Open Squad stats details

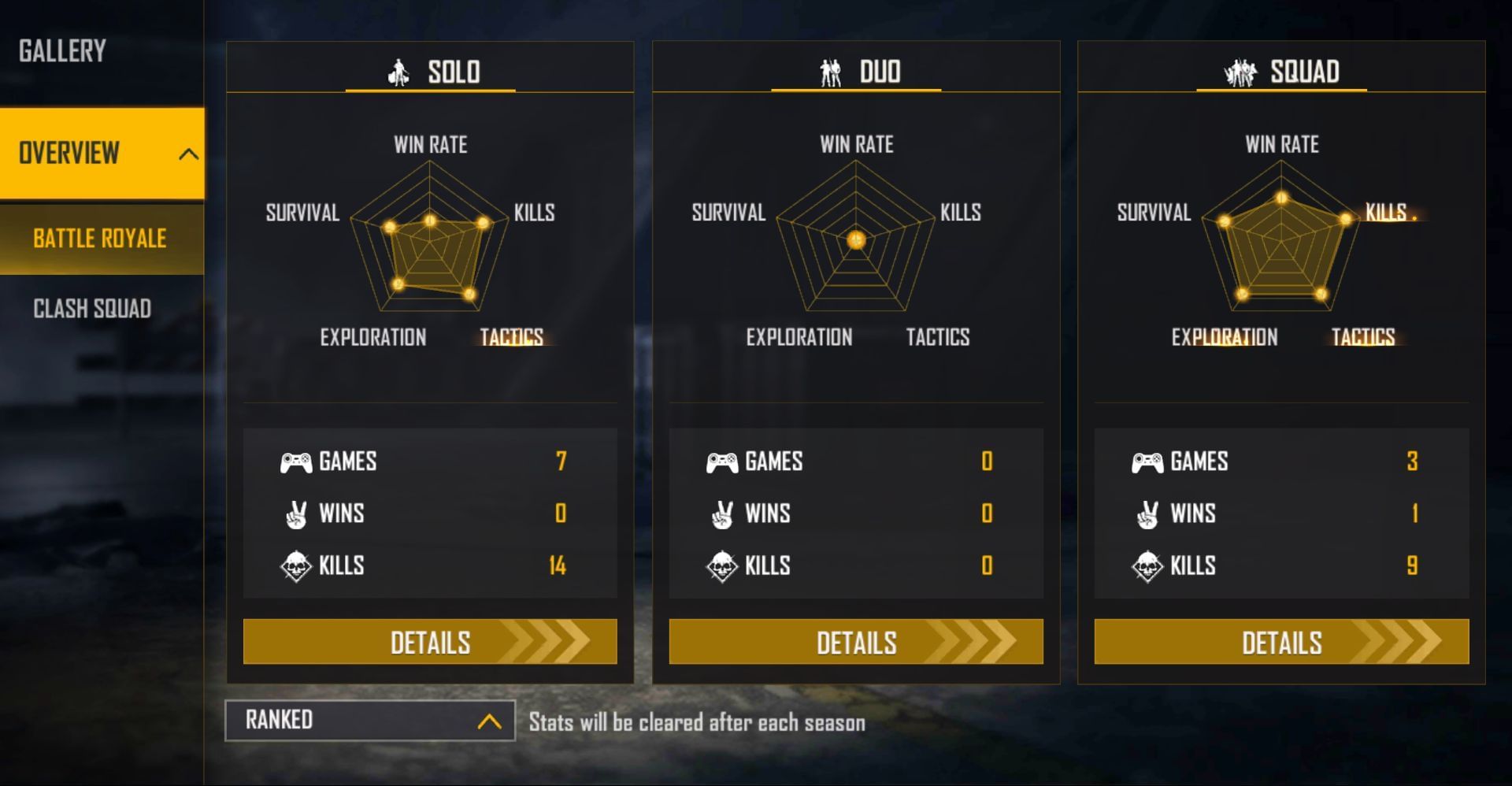point(1281,642)
